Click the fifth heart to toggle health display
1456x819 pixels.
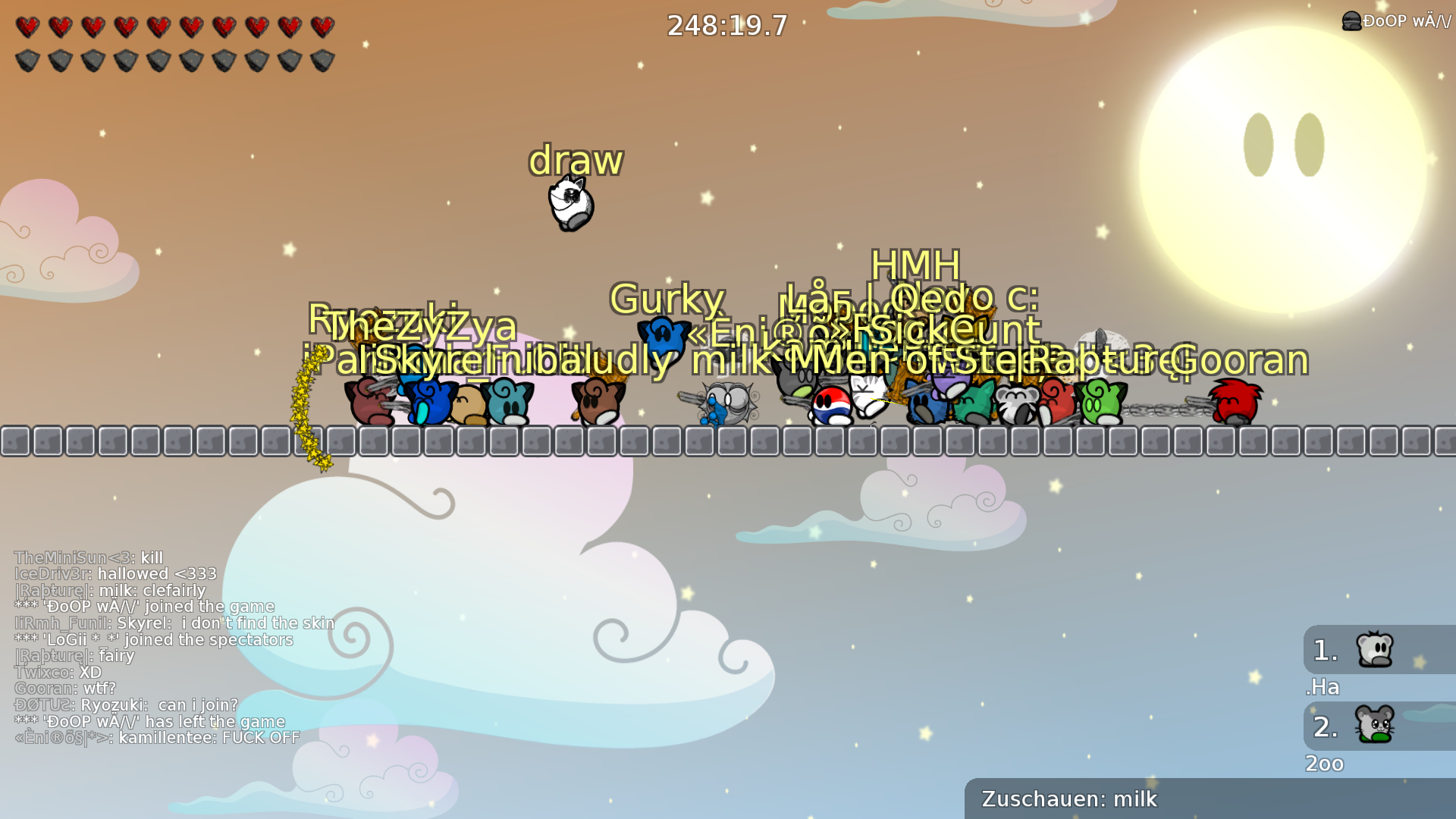tap(159, 25)
